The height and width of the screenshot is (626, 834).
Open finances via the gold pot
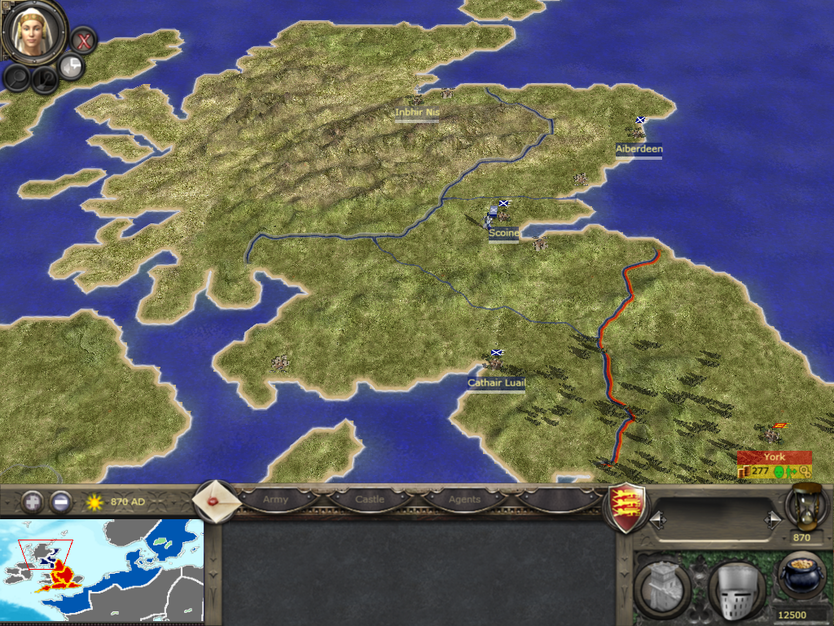tap(801, 577)
